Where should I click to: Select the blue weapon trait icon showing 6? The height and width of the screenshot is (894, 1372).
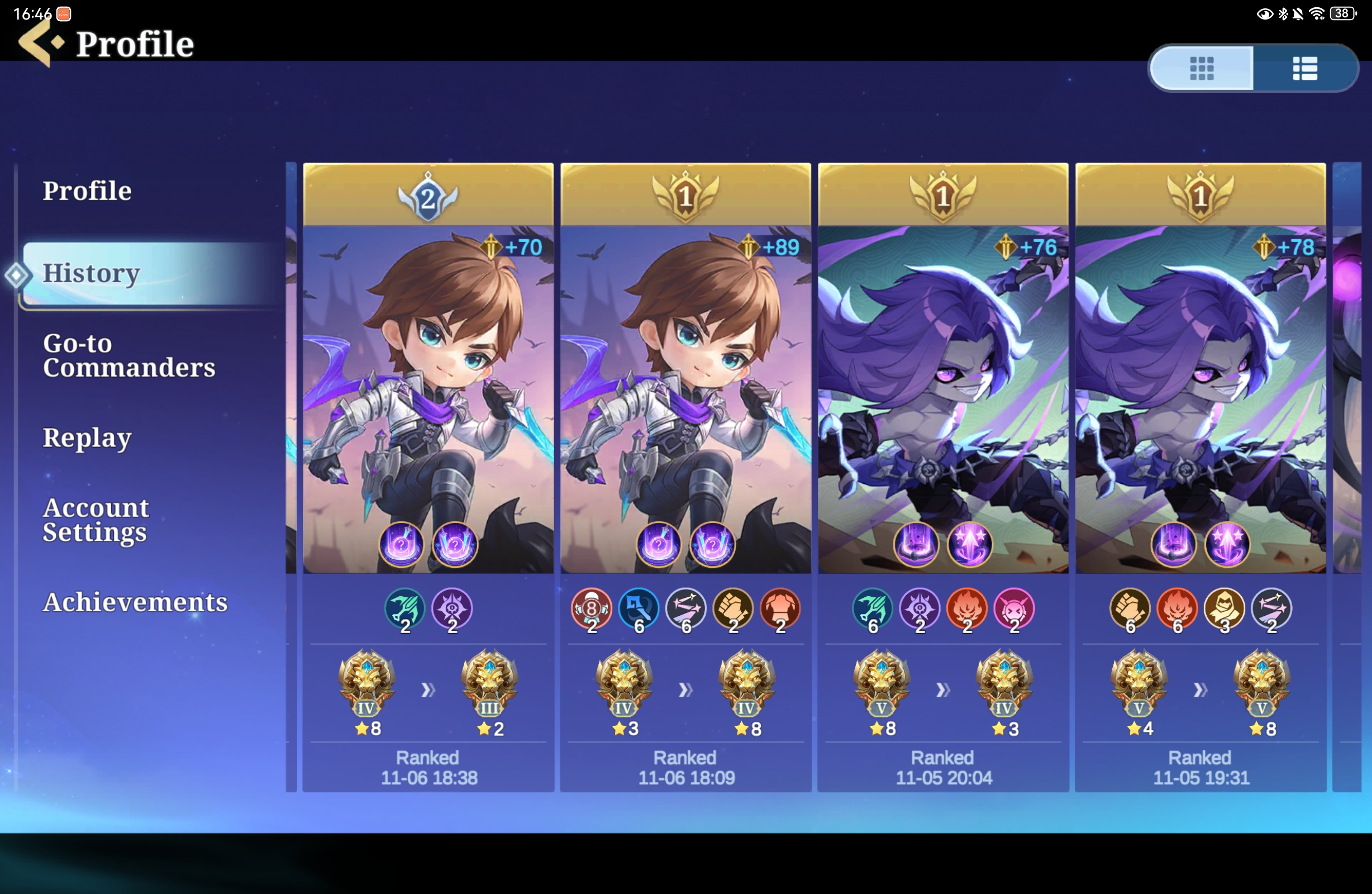coord(639,609)
